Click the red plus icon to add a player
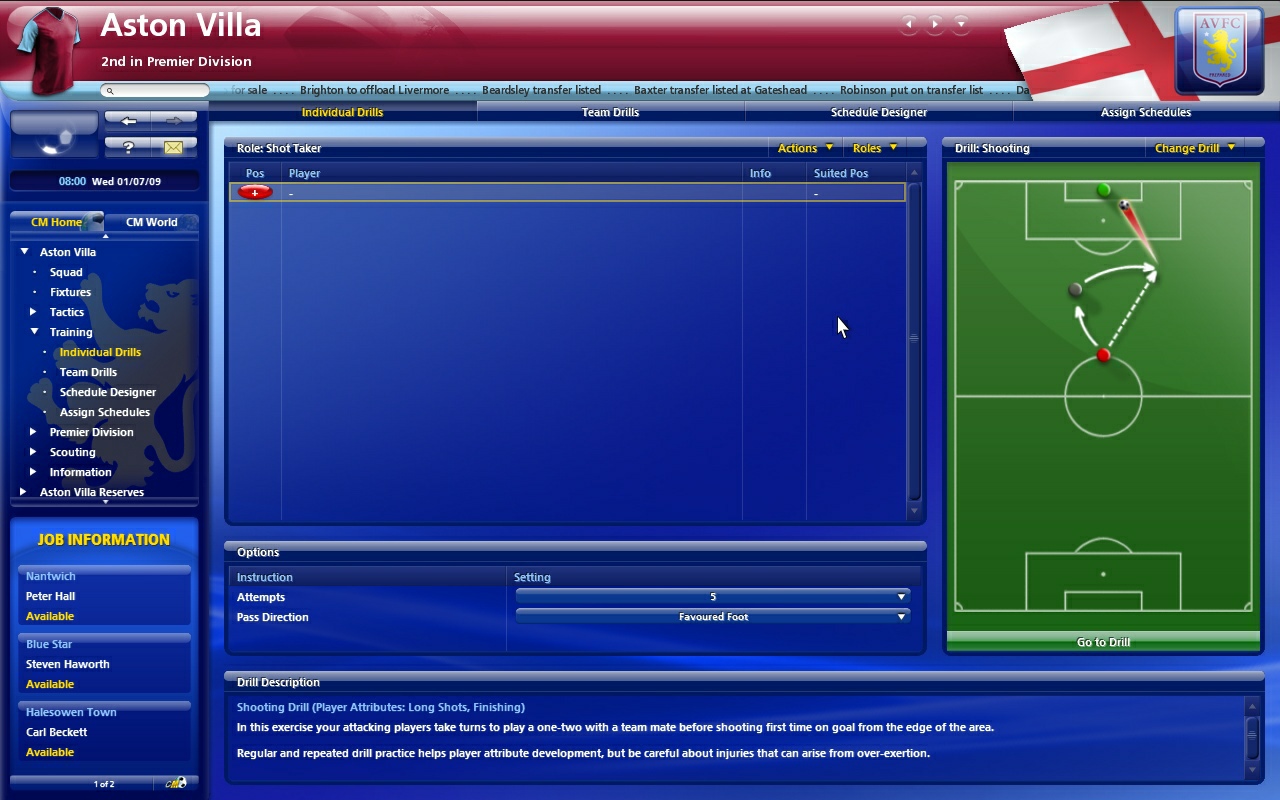Screen dimensions: 1280x800 (x=253, y=191)
